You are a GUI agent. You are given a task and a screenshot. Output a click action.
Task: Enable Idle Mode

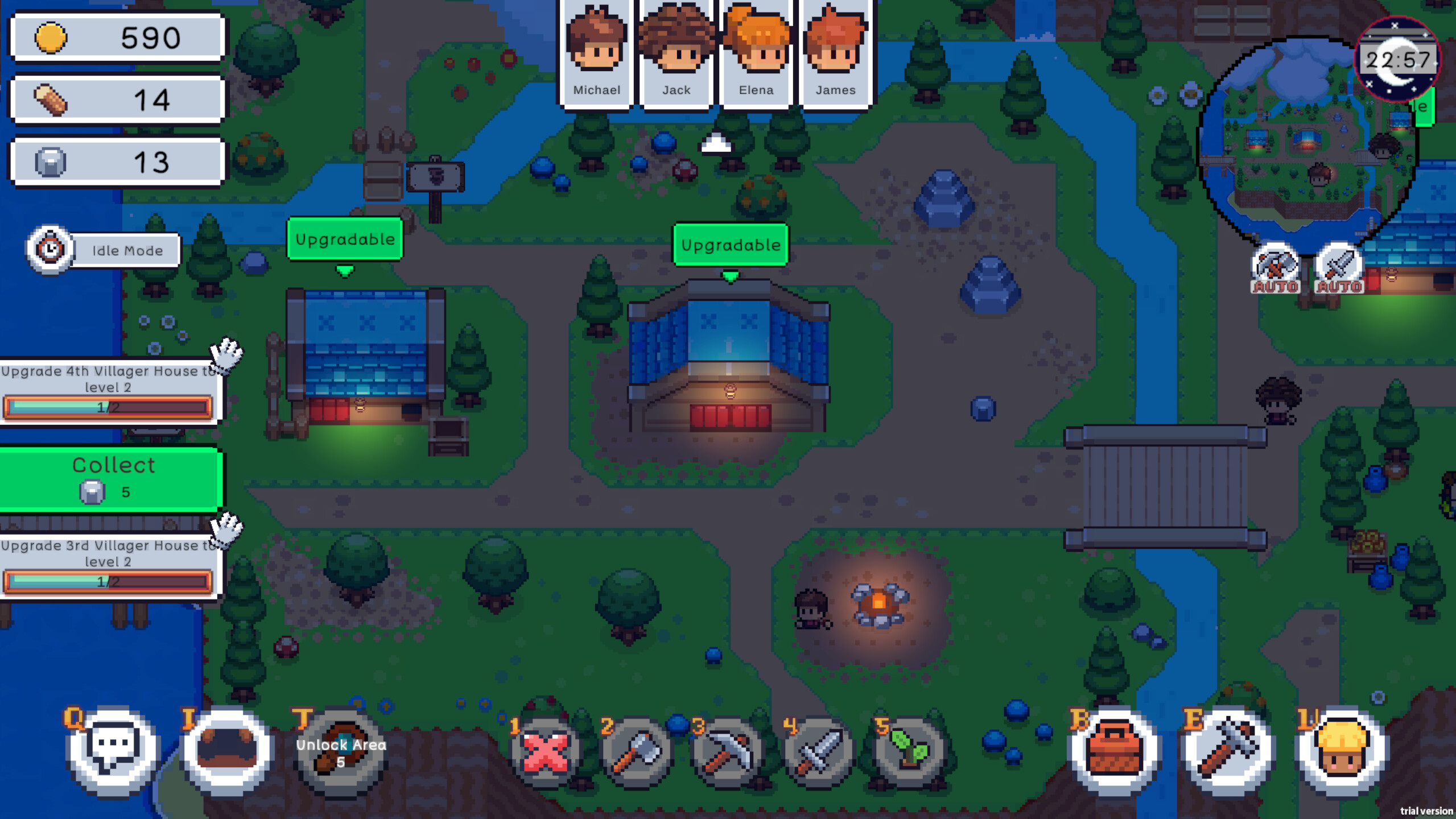click(x=102, y=250)
